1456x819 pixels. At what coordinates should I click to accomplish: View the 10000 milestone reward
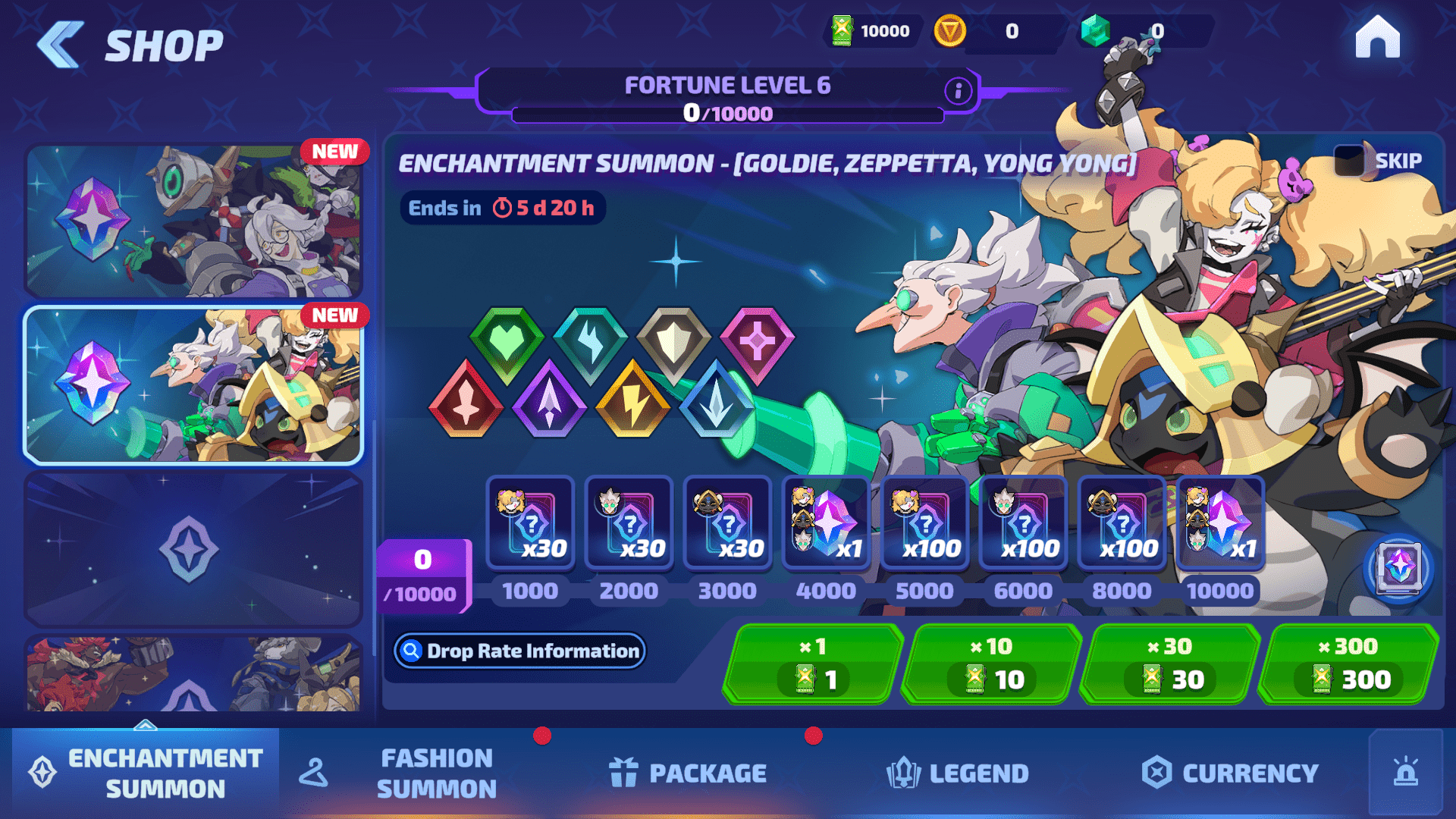(1219, 523)
